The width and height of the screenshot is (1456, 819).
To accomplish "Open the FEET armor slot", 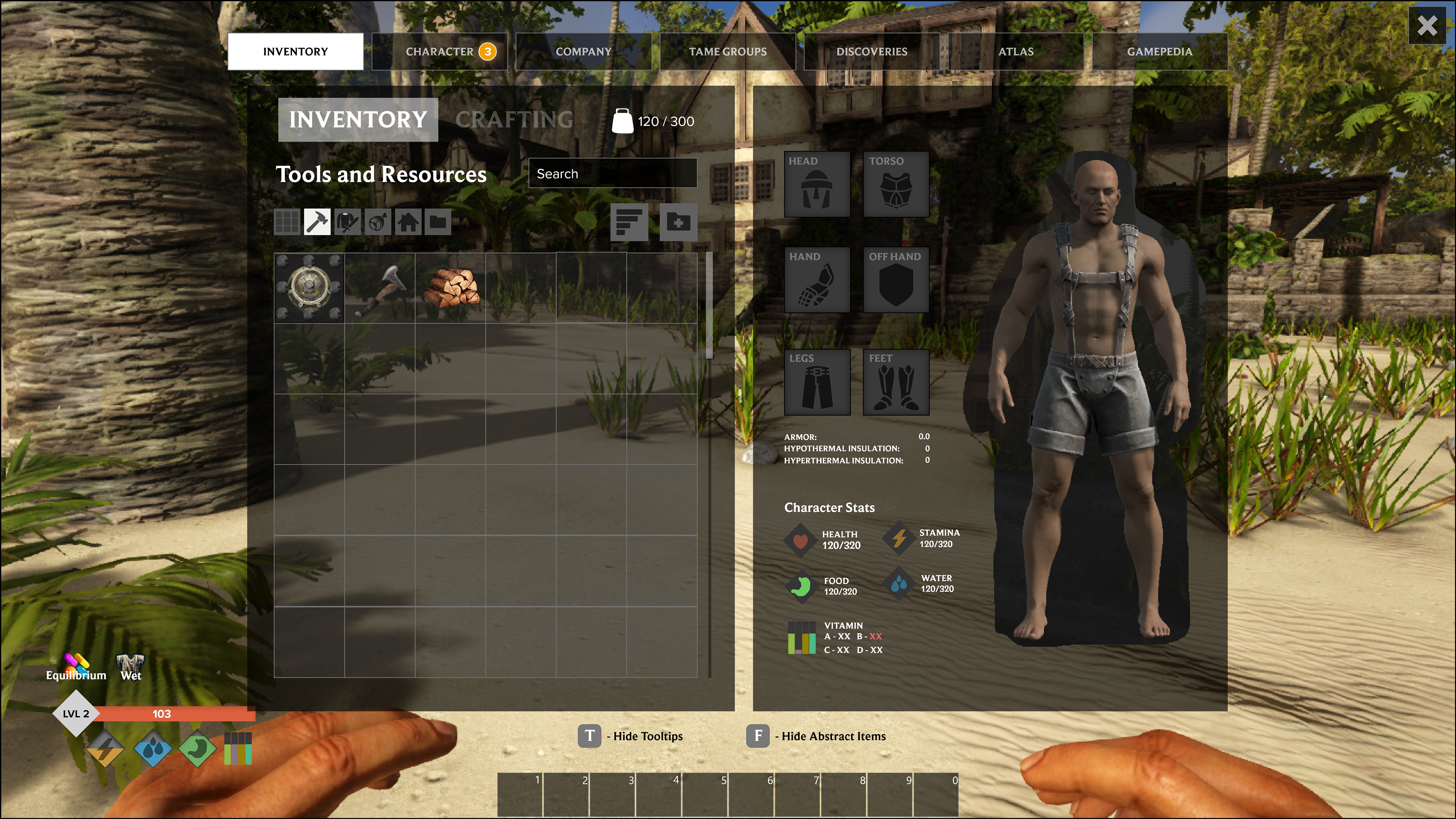I will (896, 381).
